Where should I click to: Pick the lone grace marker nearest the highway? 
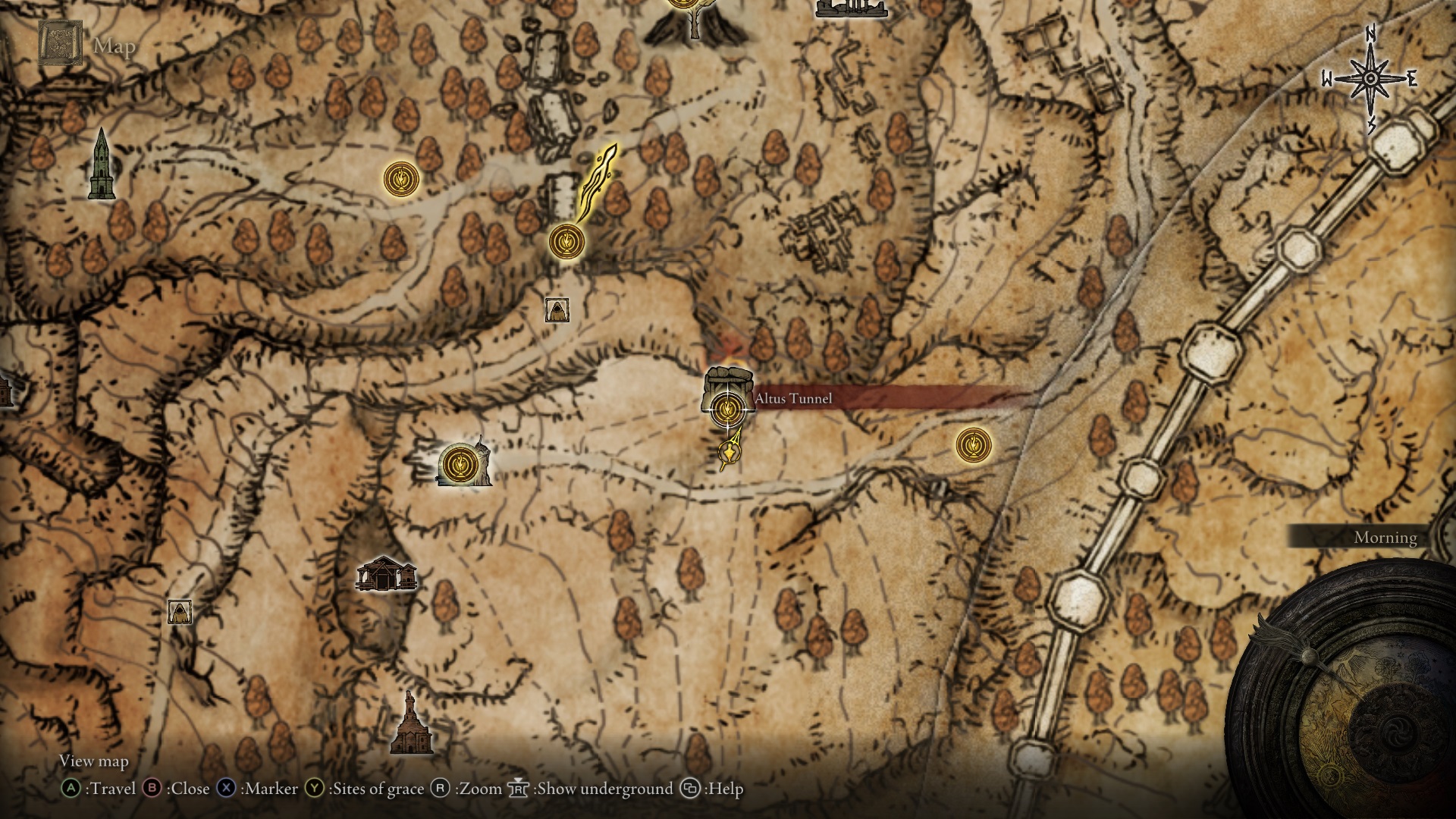(x=974, y=445)
